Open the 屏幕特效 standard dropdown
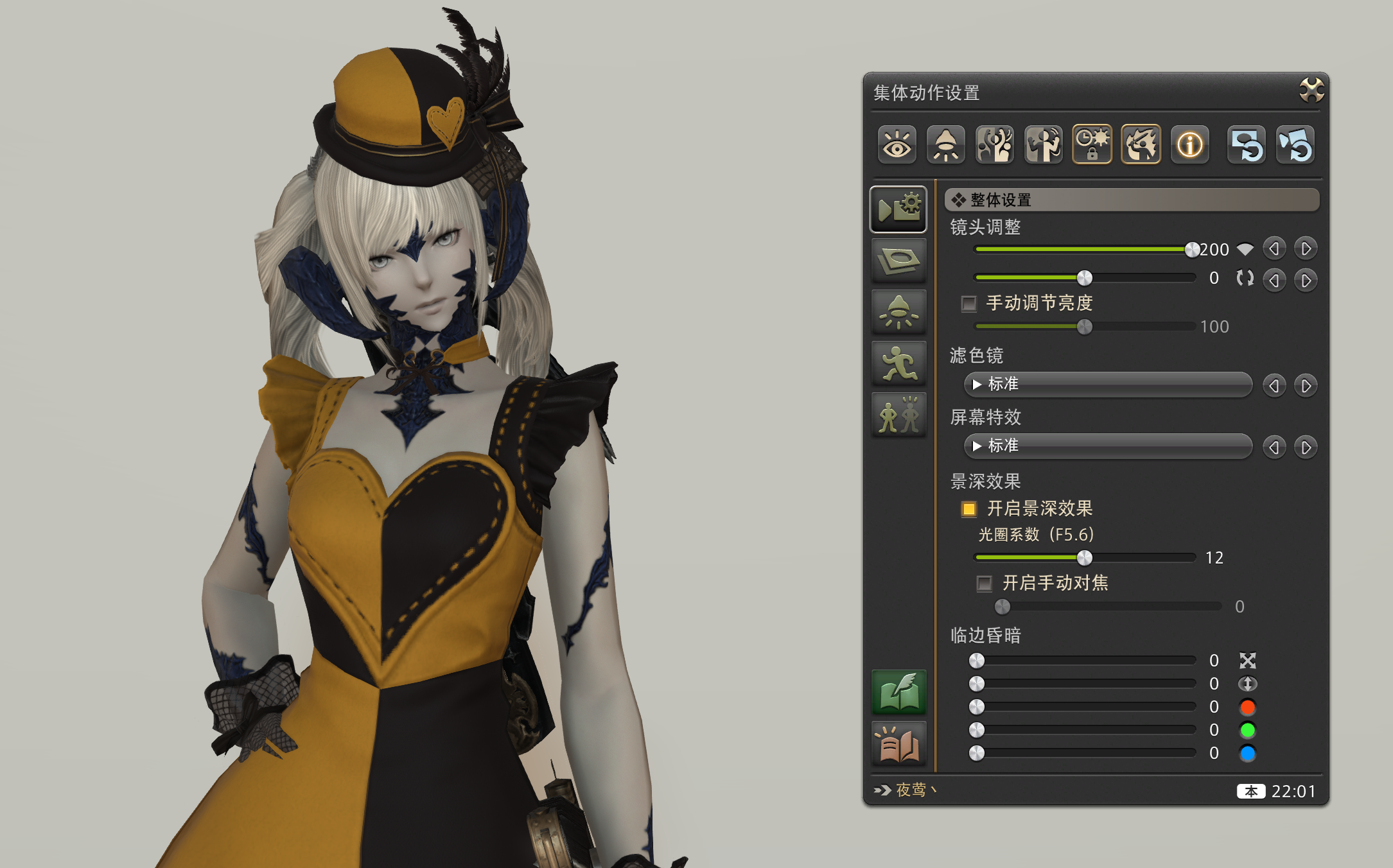This screenshot has width=1393, height=868. pos(1108,446)
